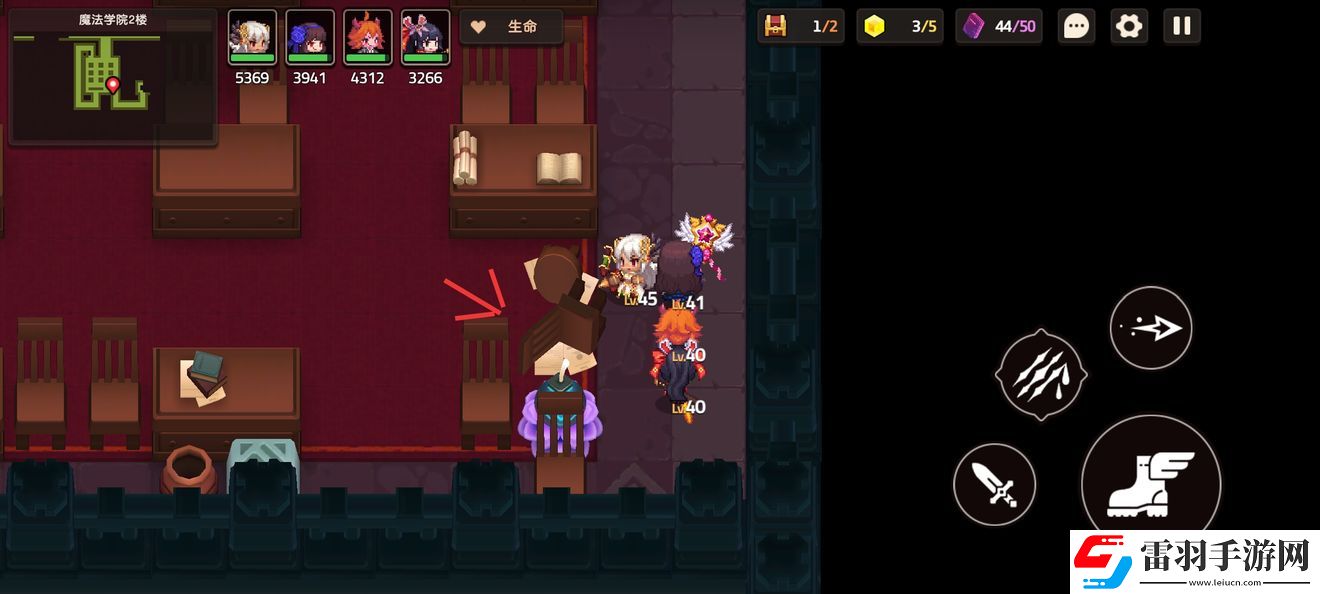The image size is (1320, 594).
Task: Pick the black-haired red-ribbon hero portrait
Action: point(425,38)
